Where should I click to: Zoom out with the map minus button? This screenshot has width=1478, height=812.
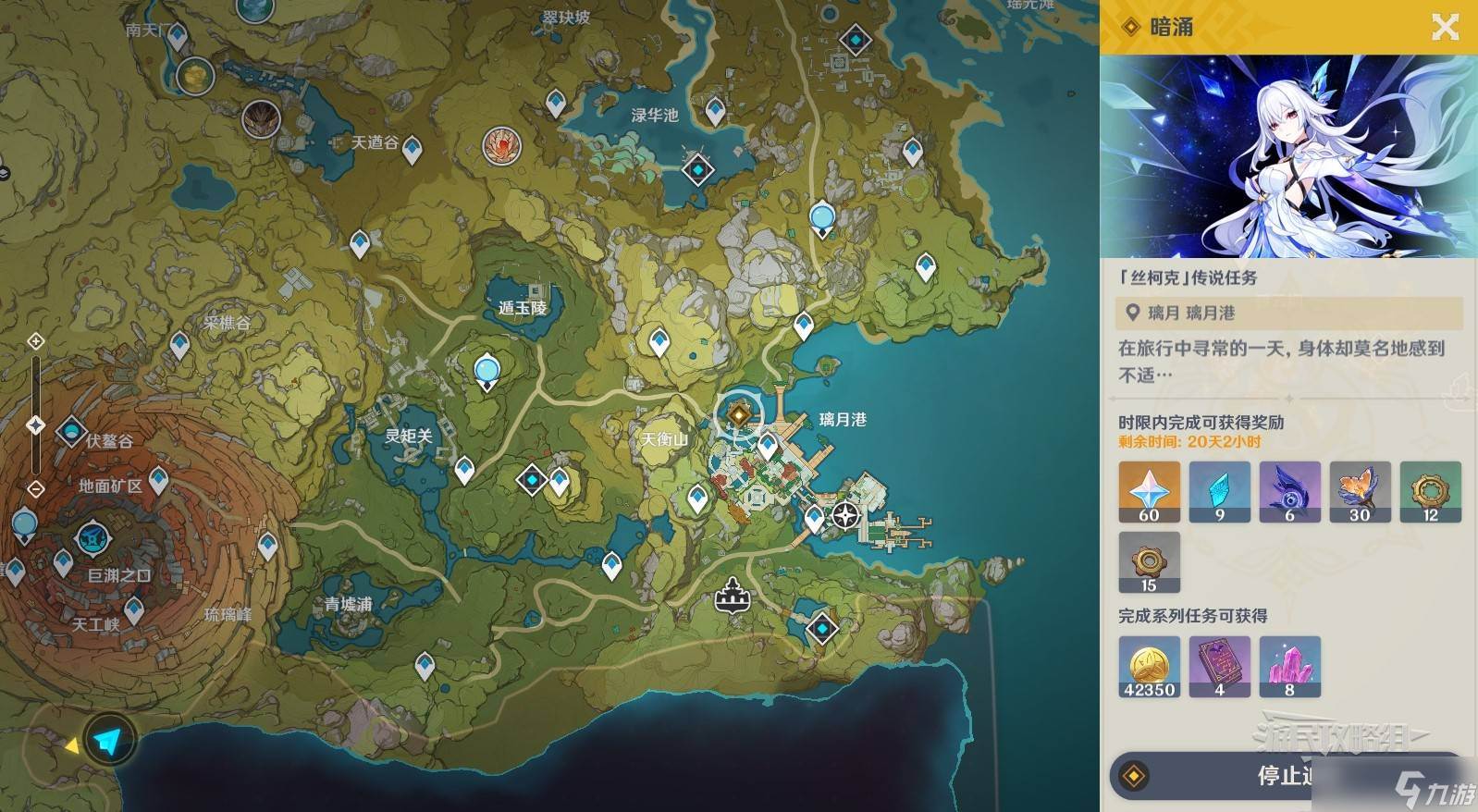click(x=36, y=488)
